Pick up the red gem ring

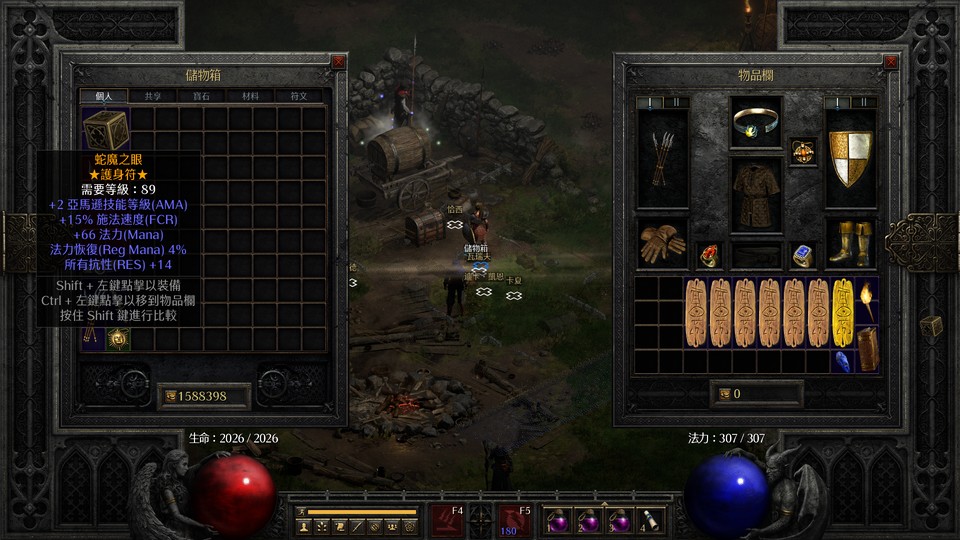pos(709,256)
